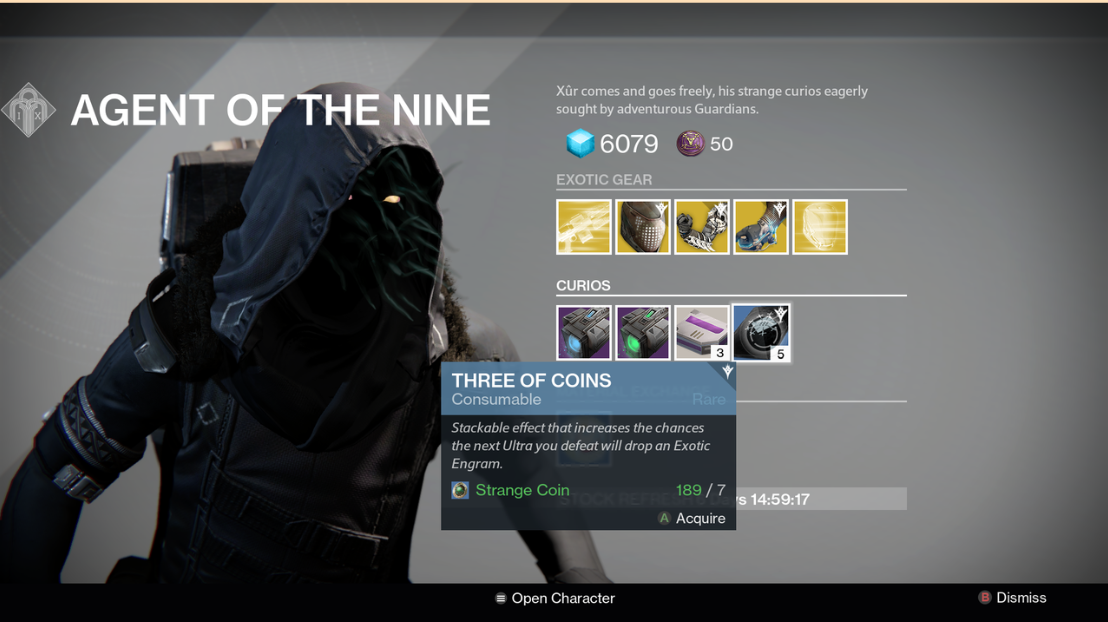Acquire the Three of Coins
The height and width of the screenshot is (622, 1108).
[692, 518]
